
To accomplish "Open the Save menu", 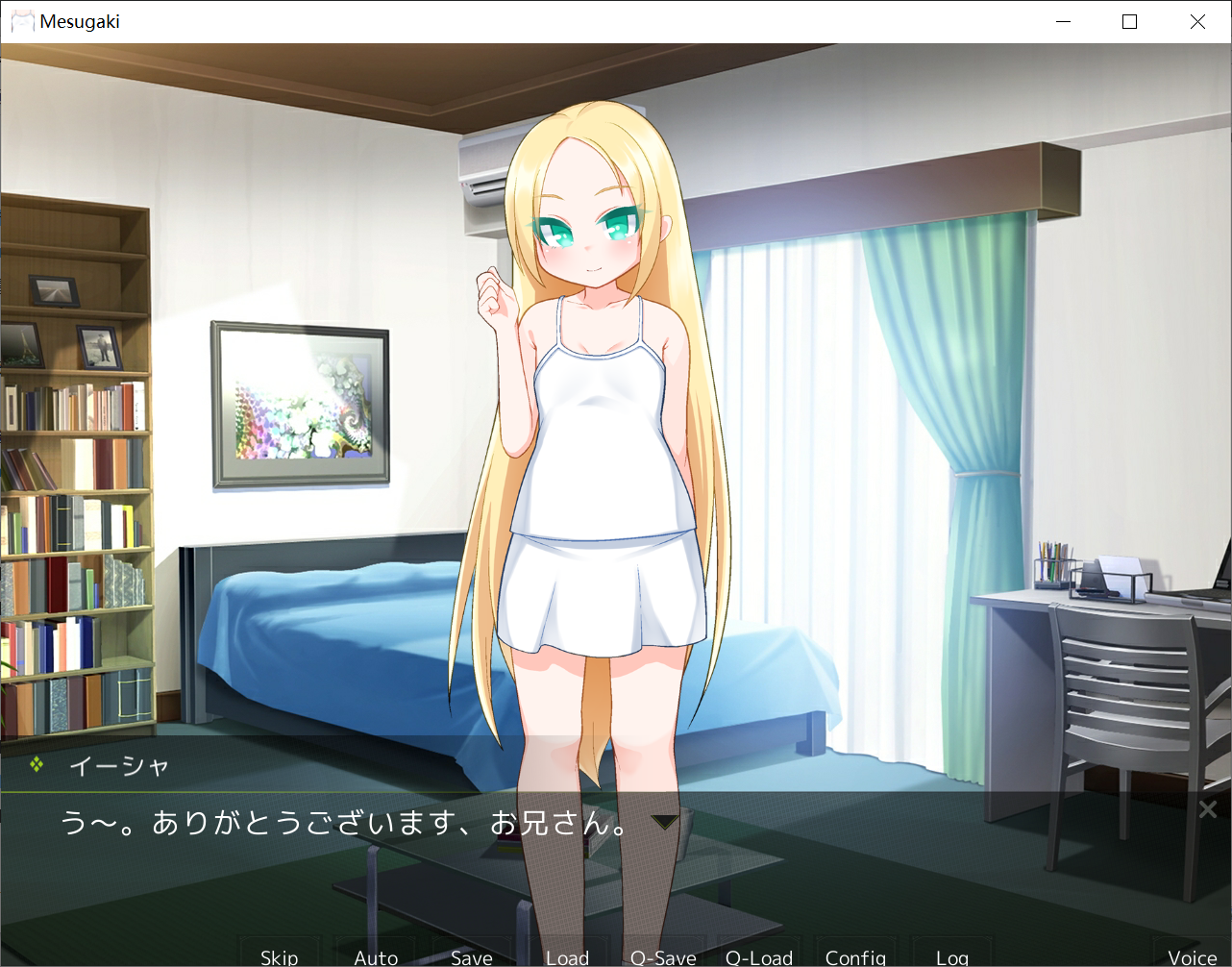I will pyautogui.click(x=471, y=955).
